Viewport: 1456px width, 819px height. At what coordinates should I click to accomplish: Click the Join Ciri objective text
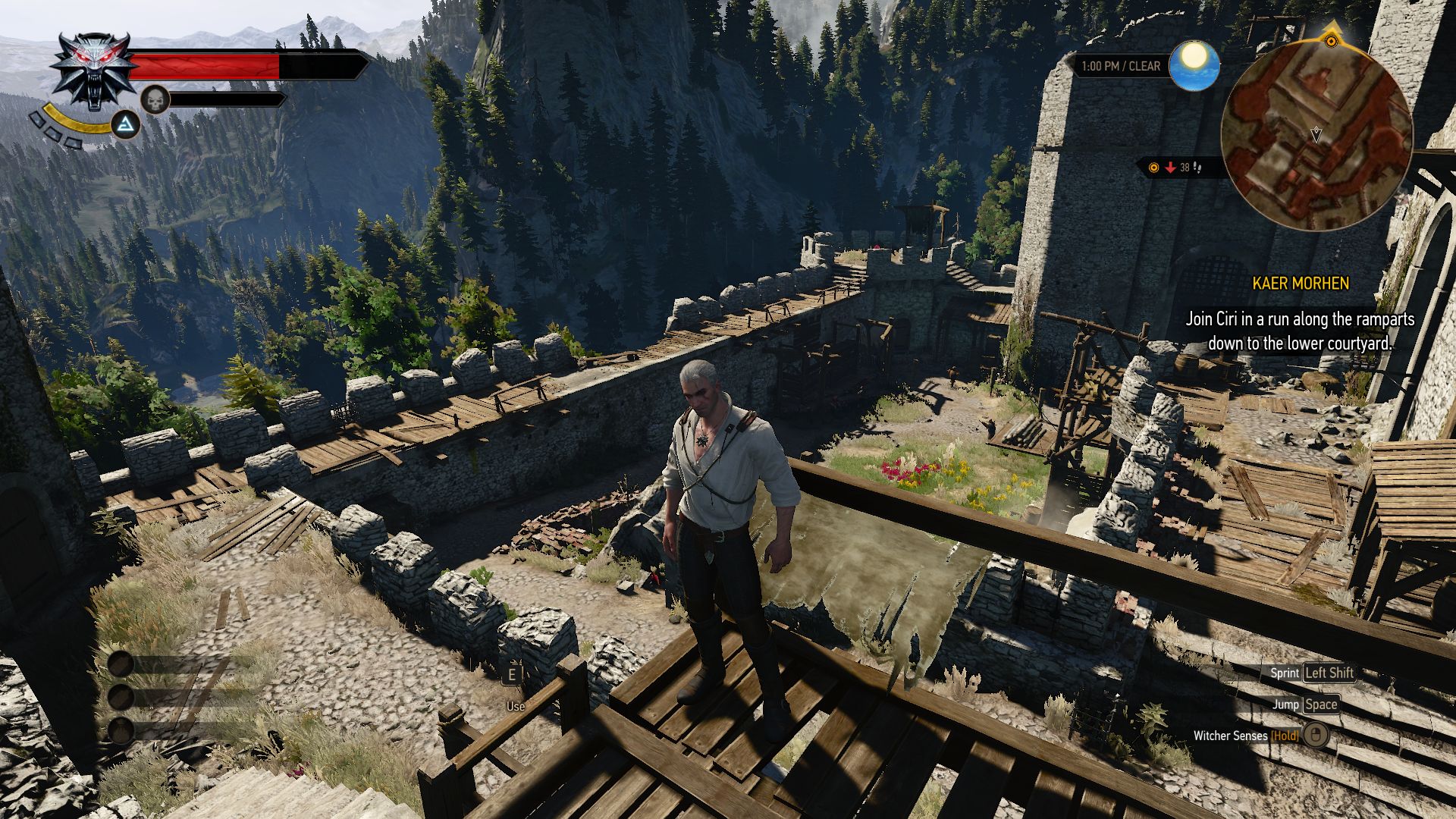1300,331
